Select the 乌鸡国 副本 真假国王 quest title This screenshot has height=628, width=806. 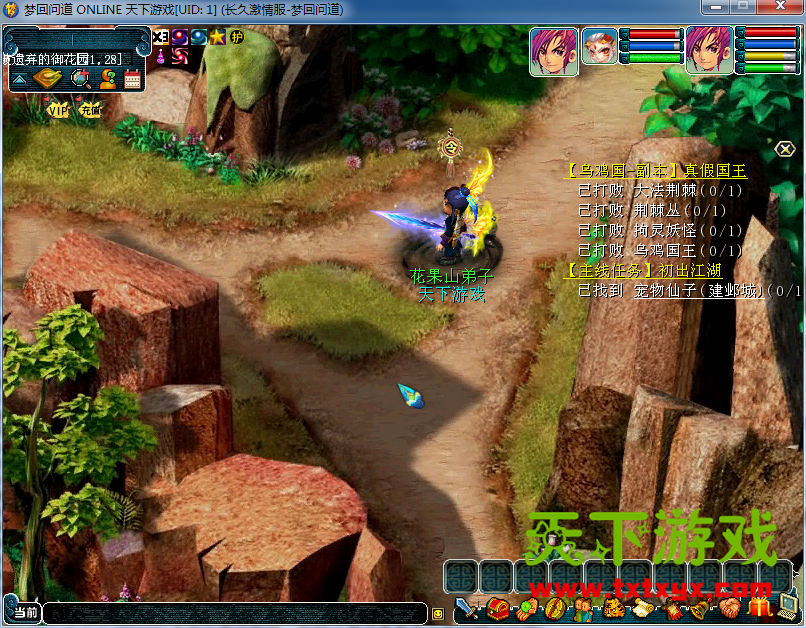[x=655, y=171]
